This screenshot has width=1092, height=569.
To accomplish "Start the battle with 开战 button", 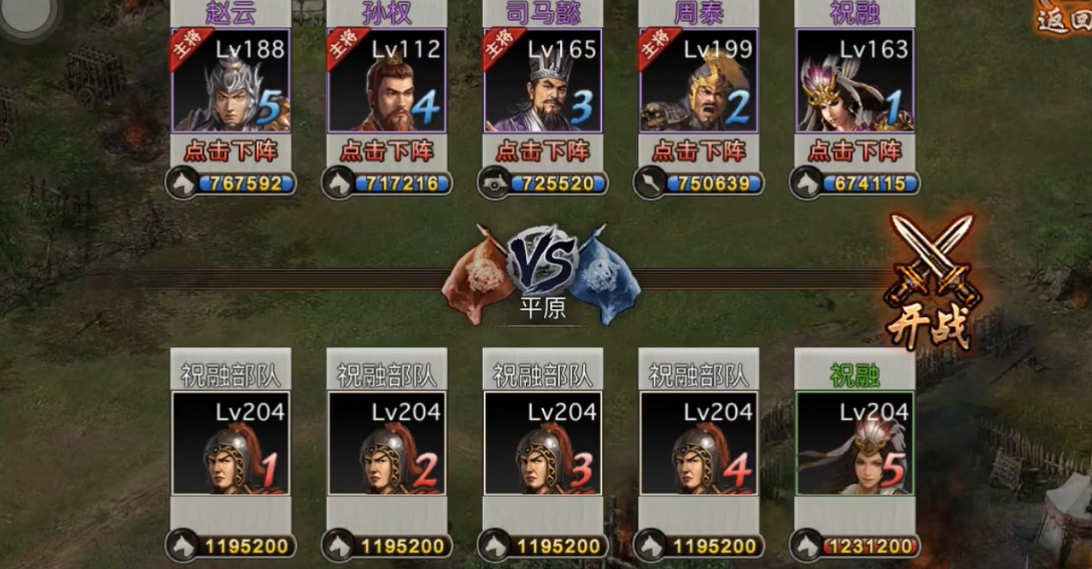I will (931, 282).
